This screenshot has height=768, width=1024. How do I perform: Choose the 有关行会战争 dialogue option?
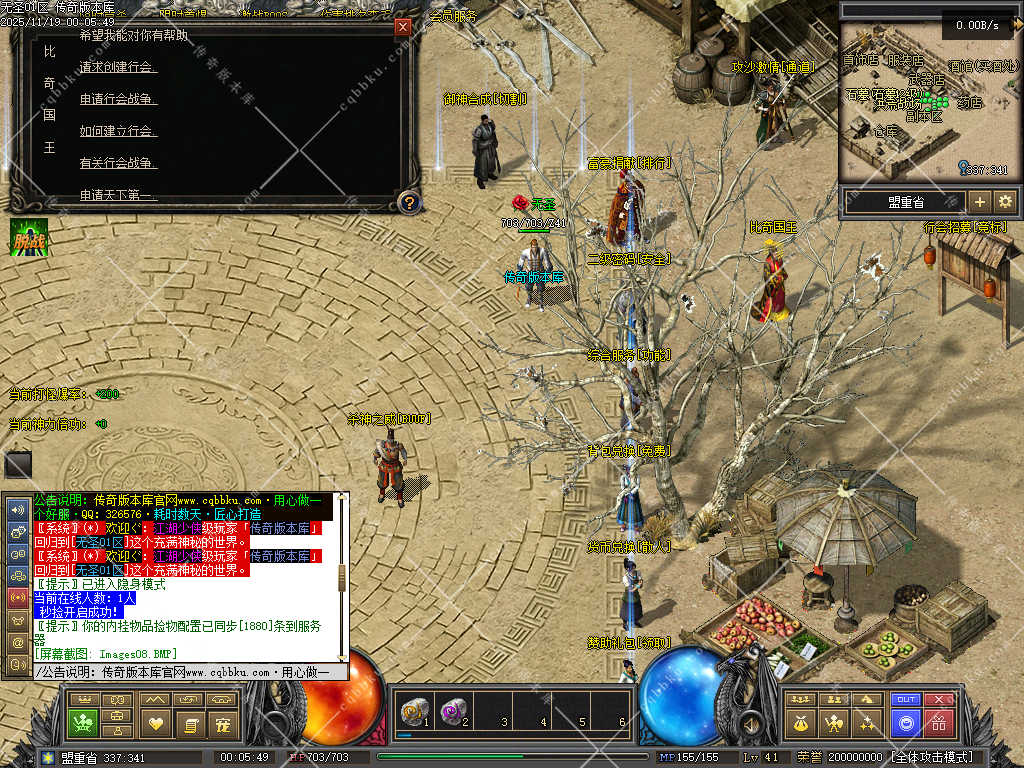(117, 163)
